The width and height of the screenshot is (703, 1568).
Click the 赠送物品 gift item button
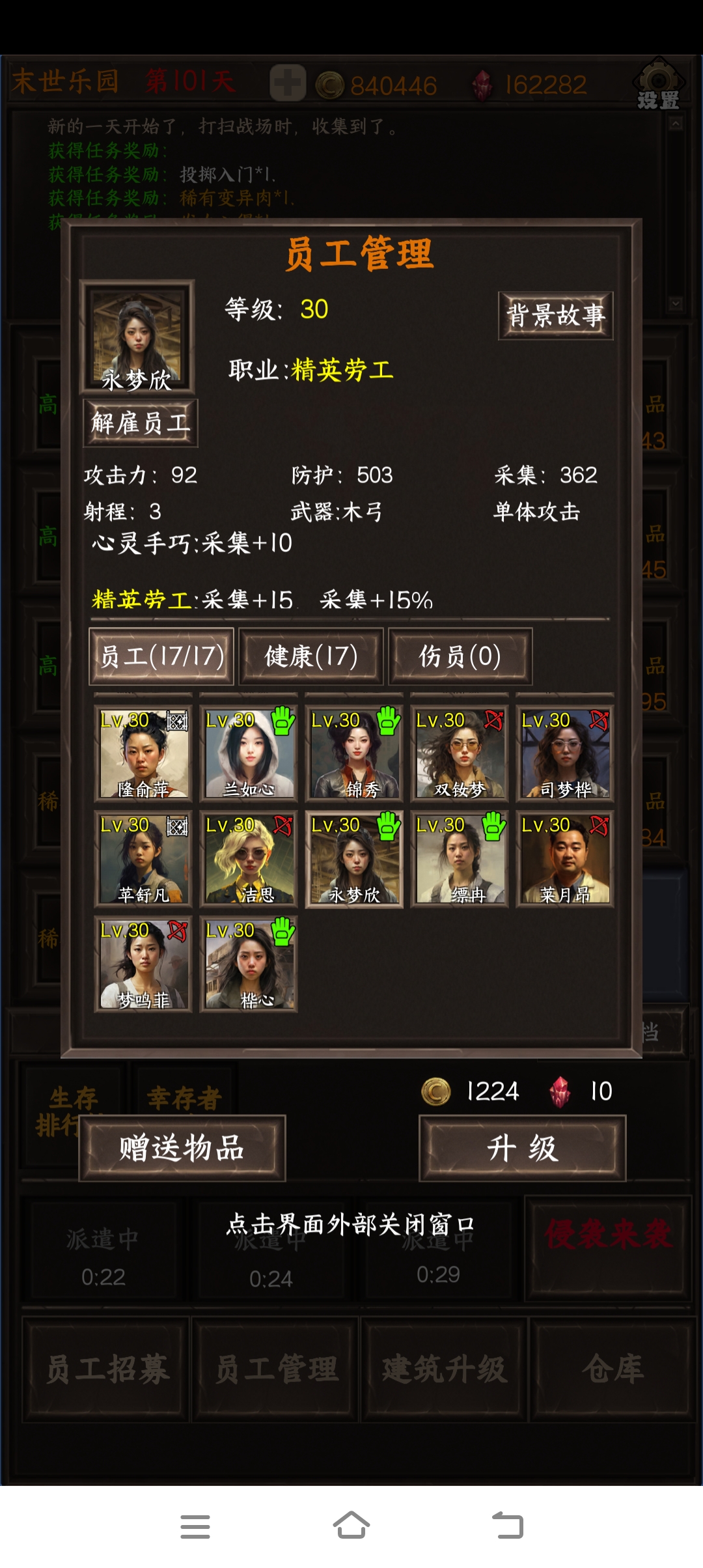[x=182, y=1148]
